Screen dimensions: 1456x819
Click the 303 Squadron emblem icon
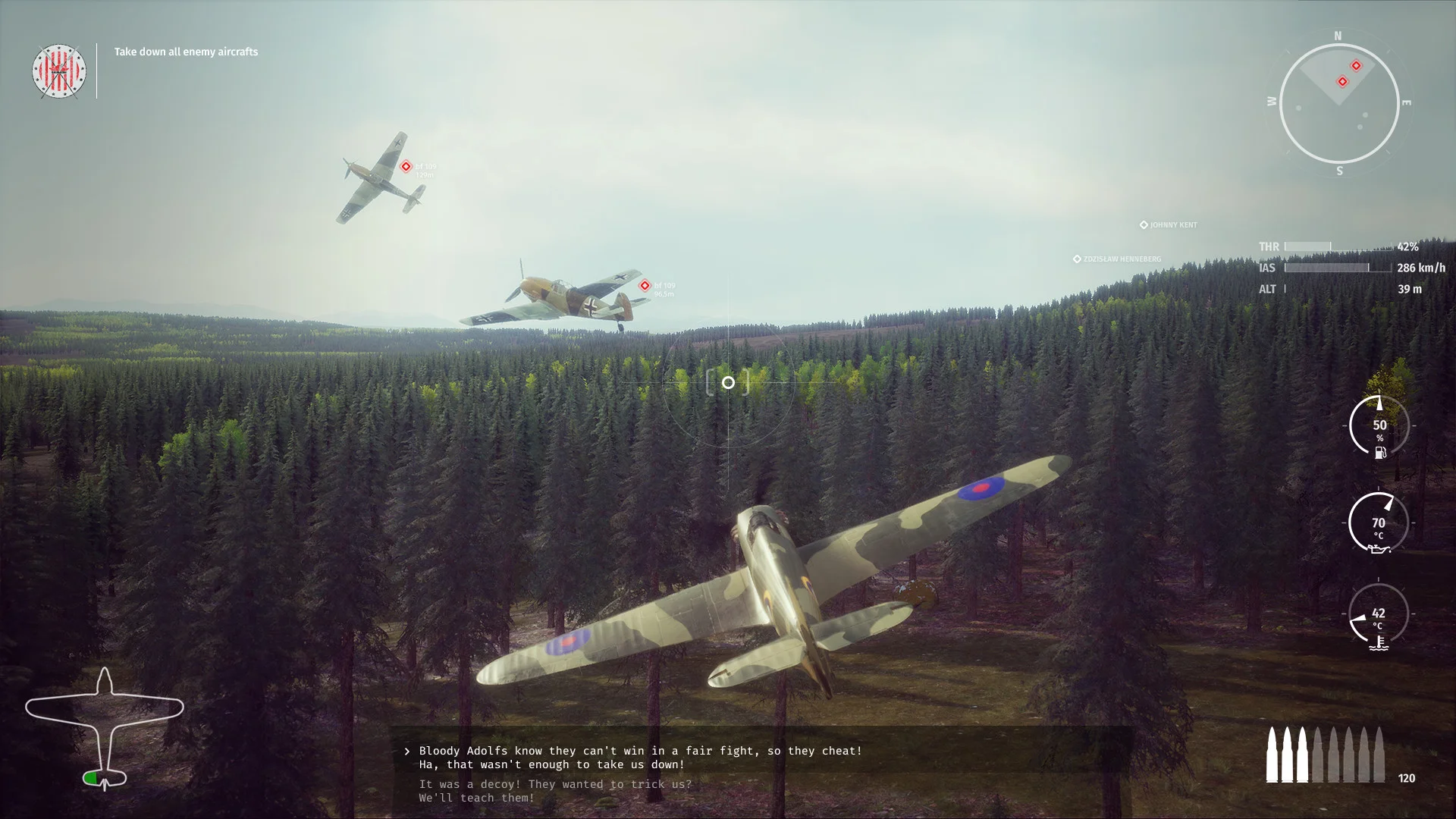coord(58,71)
